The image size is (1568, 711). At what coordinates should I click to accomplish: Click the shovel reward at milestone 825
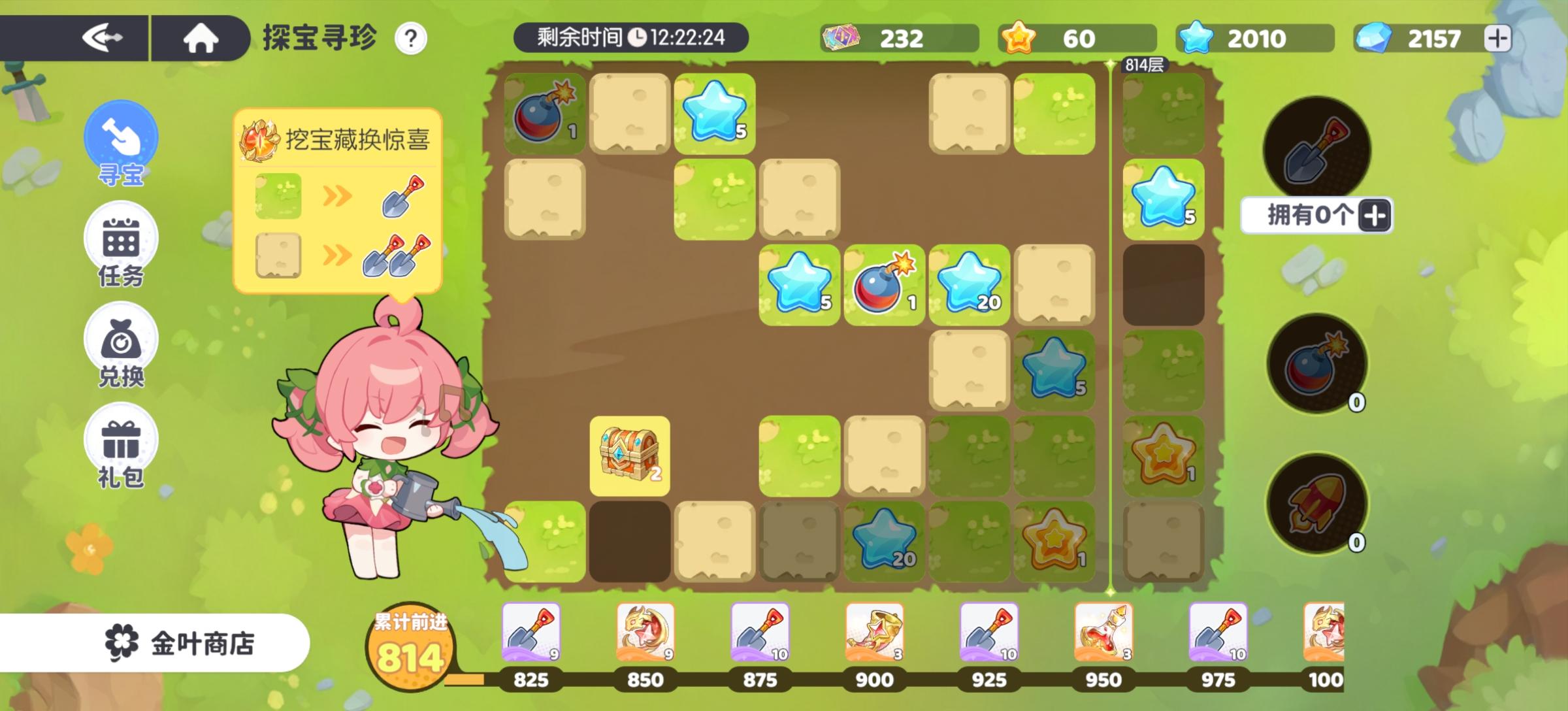coord(531,631)
